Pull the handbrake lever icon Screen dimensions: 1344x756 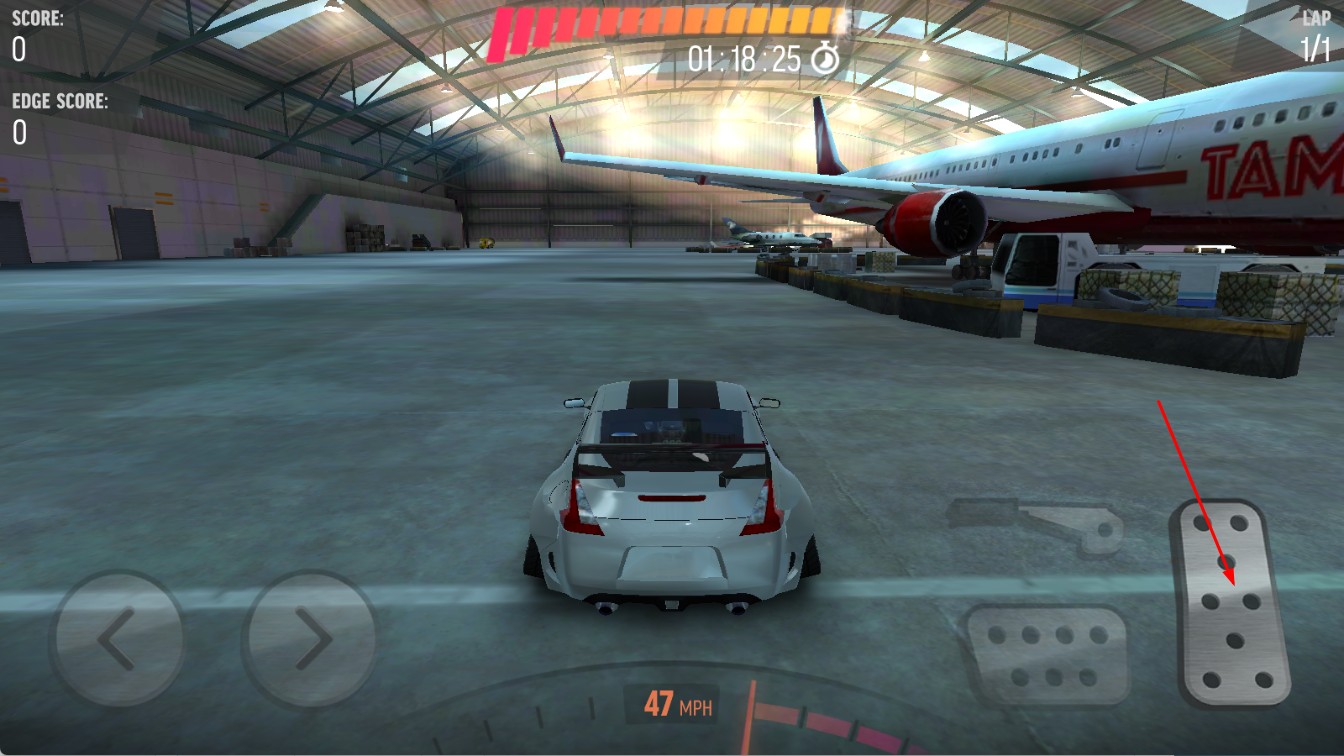pos(1036,523)
